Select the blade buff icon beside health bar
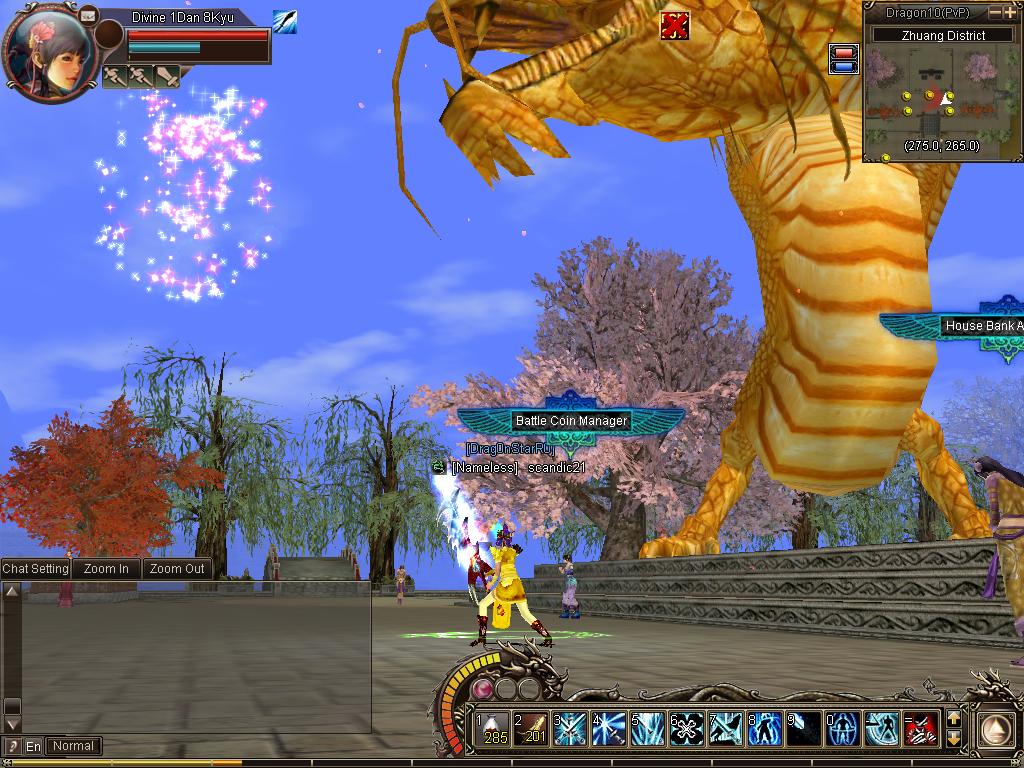The height and width of the screenshot is (768, 1024). click(x=284, y=22)
